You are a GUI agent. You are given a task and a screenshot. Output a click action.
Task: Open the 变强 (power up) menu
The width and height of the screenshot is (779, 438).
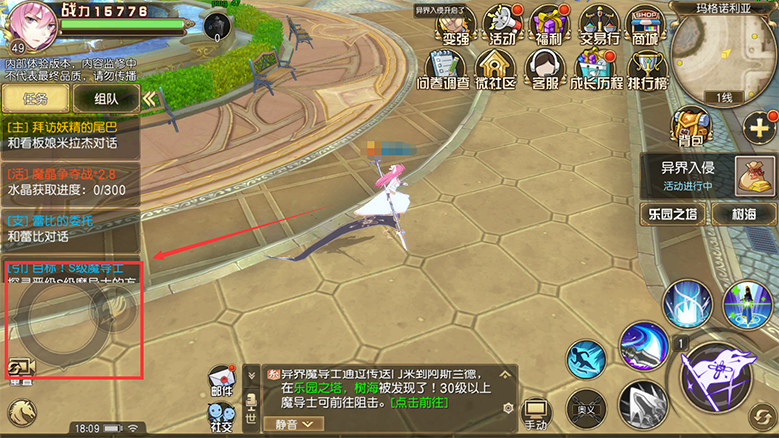(456, 26)
